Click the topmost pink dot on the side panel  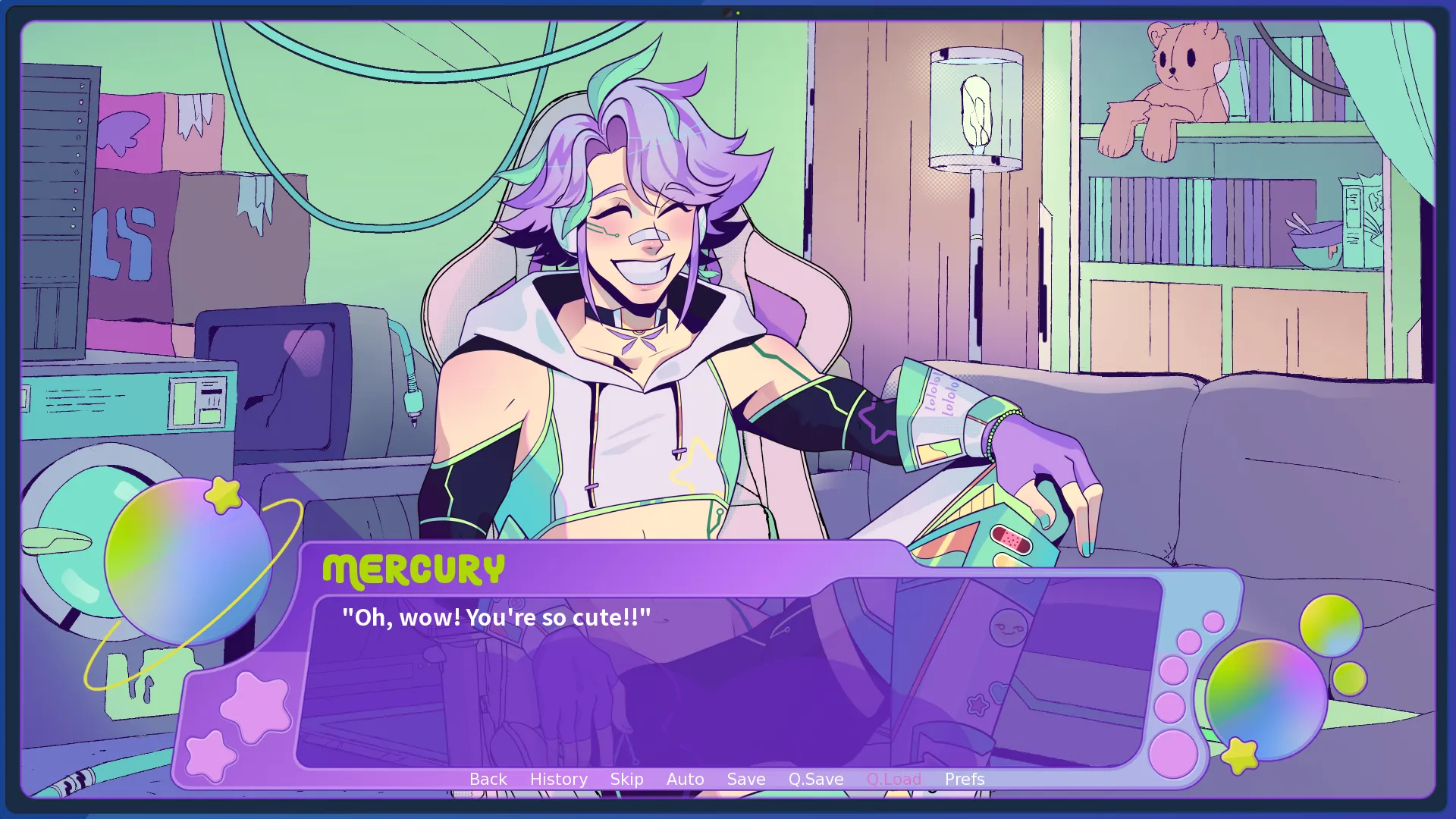[1213, 622]
